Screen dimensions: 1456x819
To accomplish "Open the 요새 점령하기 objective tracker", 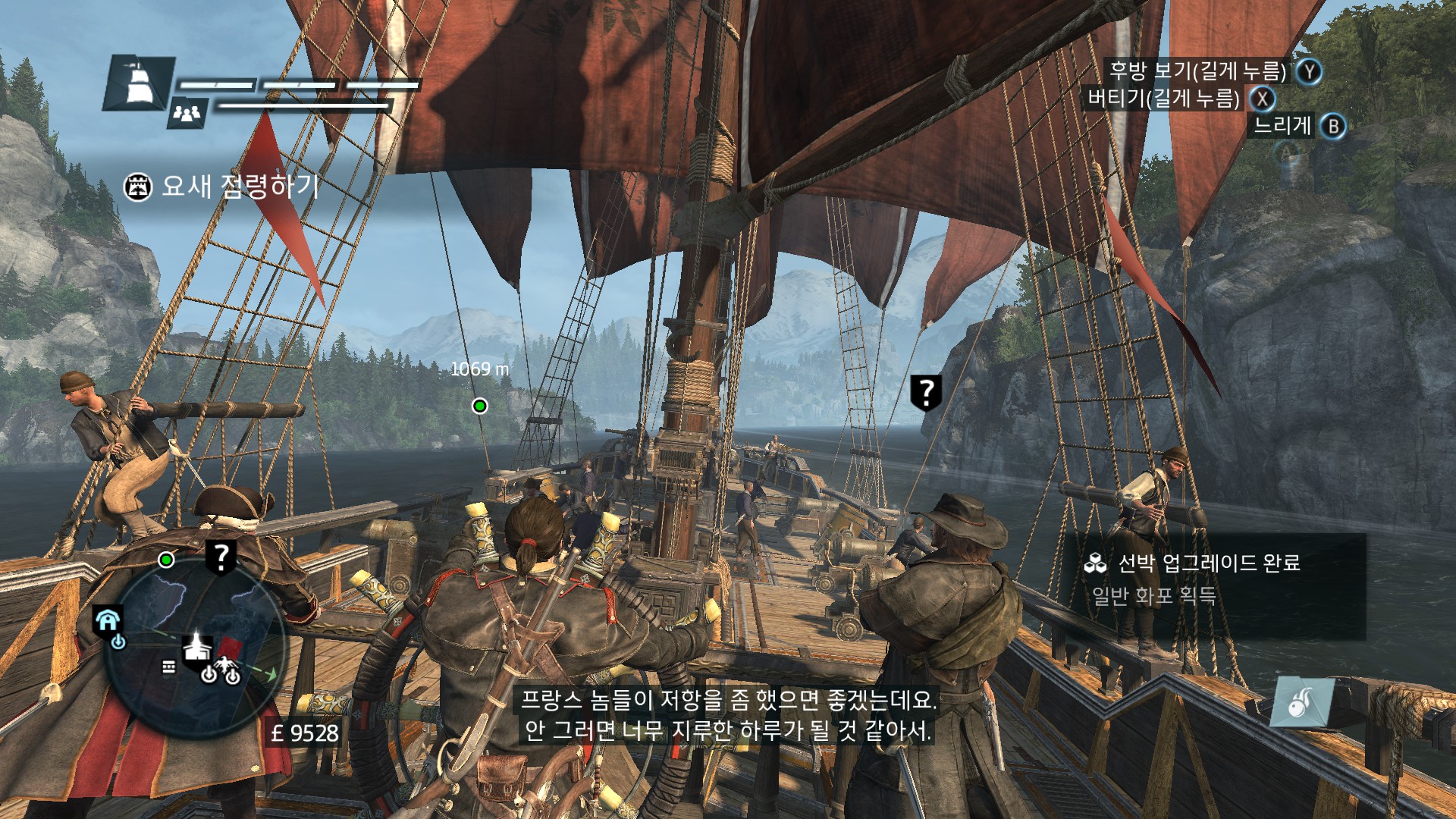I will click(x=221, y=186).
